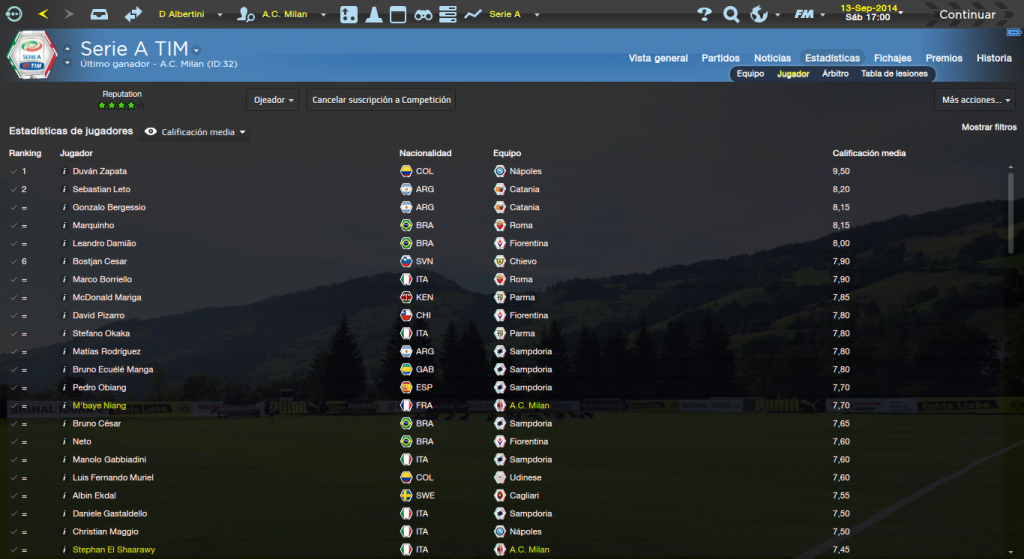This screenshot has height=559, width=1024.
Task: Switch to Equipo statistics sub-tab
Action: click(750, 74)
